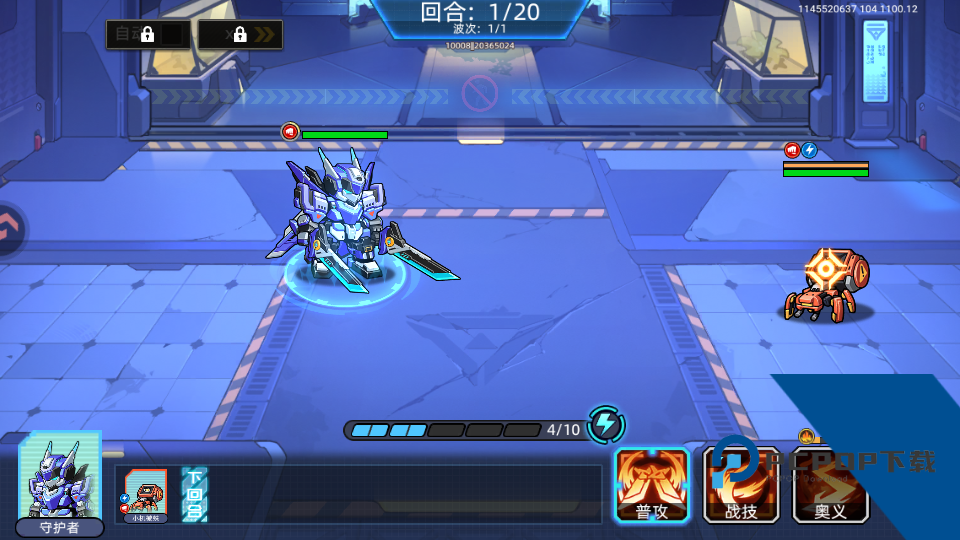Activate the 战技 battle skill
Screen dimensions: 960x540
click(742, 484)
